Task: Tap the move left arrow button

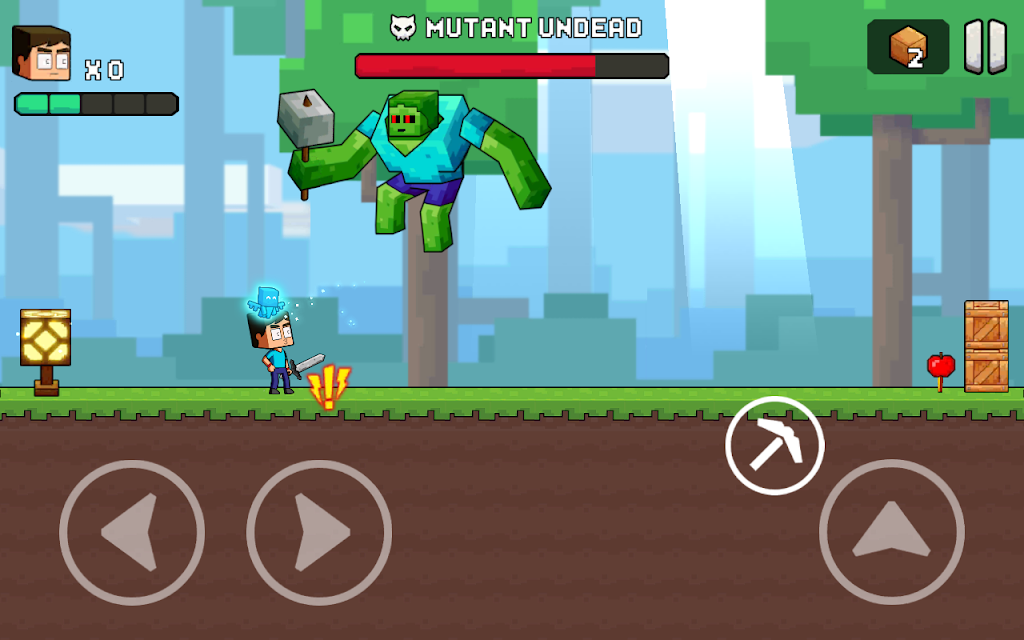Action: 131,532
